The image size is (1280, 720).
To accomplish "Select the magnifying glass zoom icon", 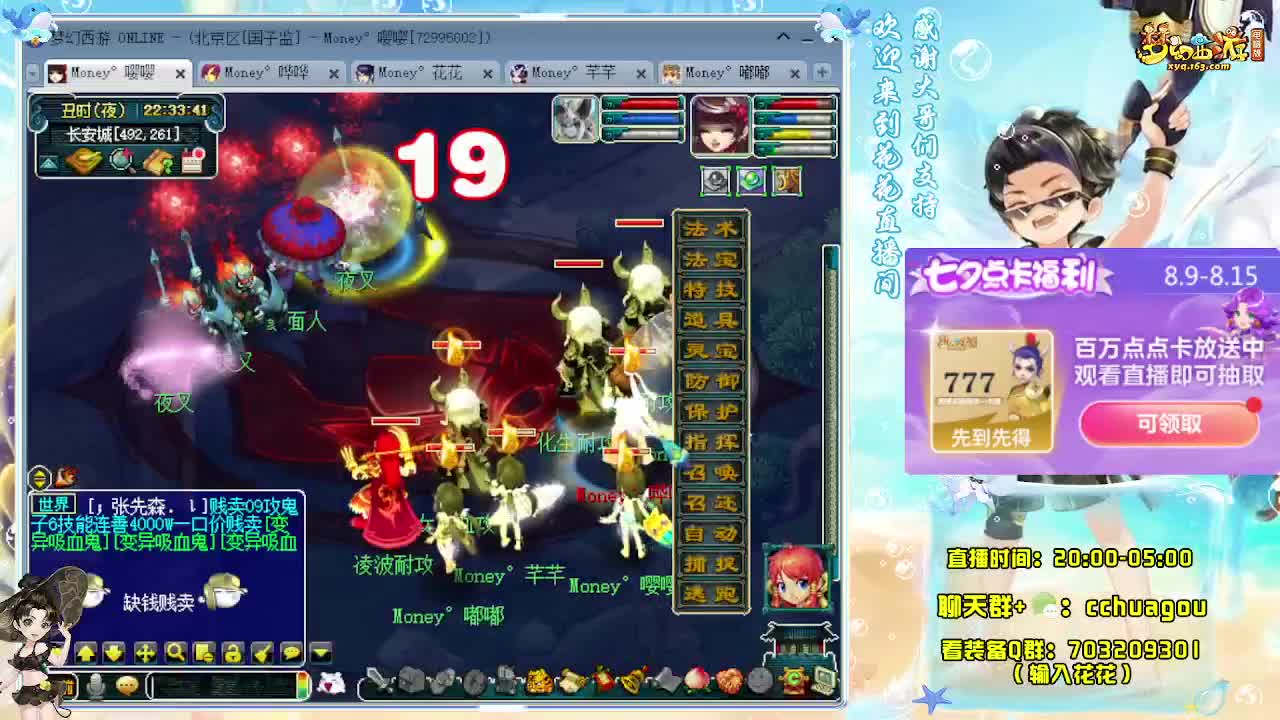I will coord(176,654).
